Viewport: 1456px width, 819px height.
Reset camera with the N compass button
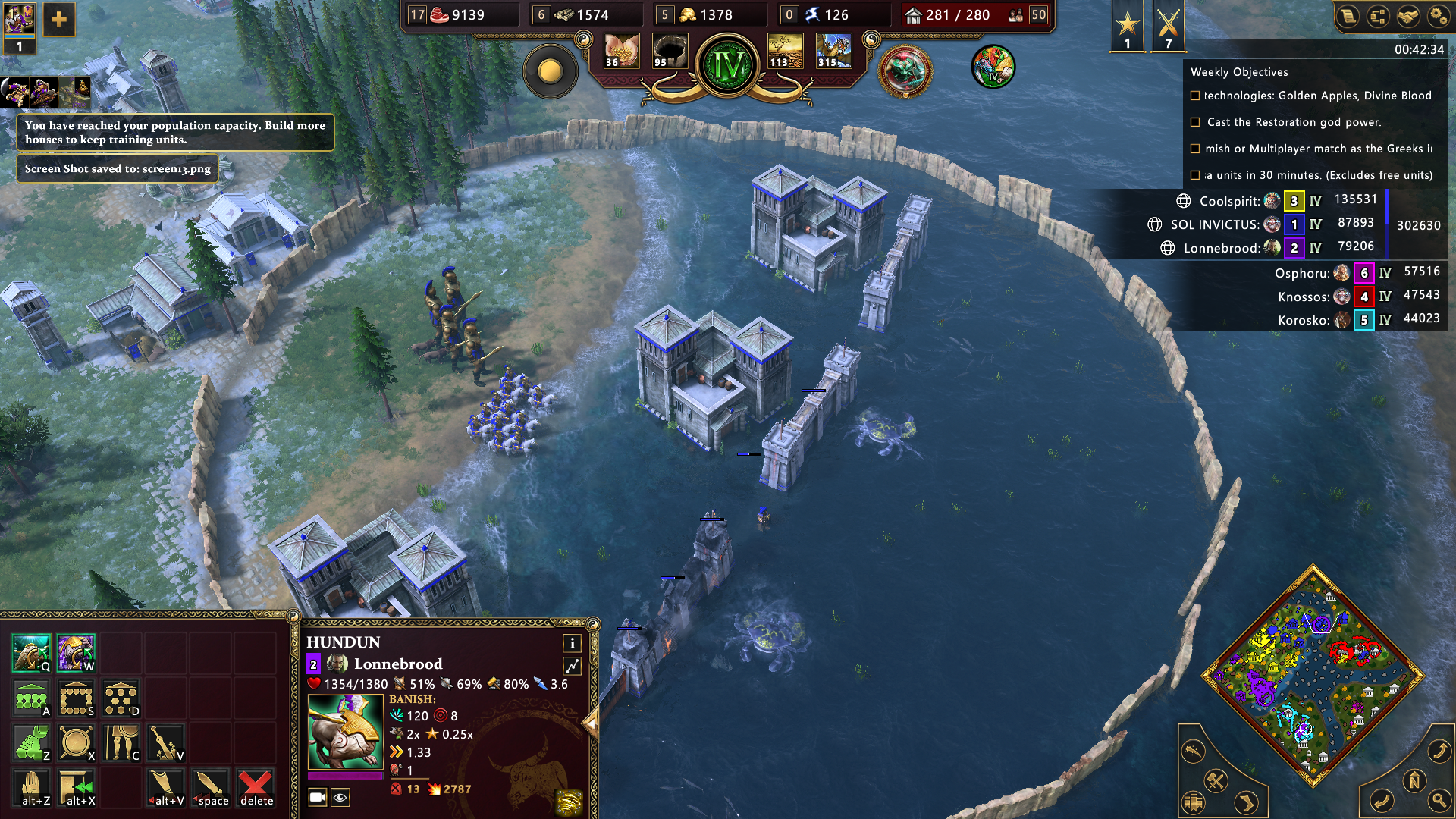[1414, 780]
